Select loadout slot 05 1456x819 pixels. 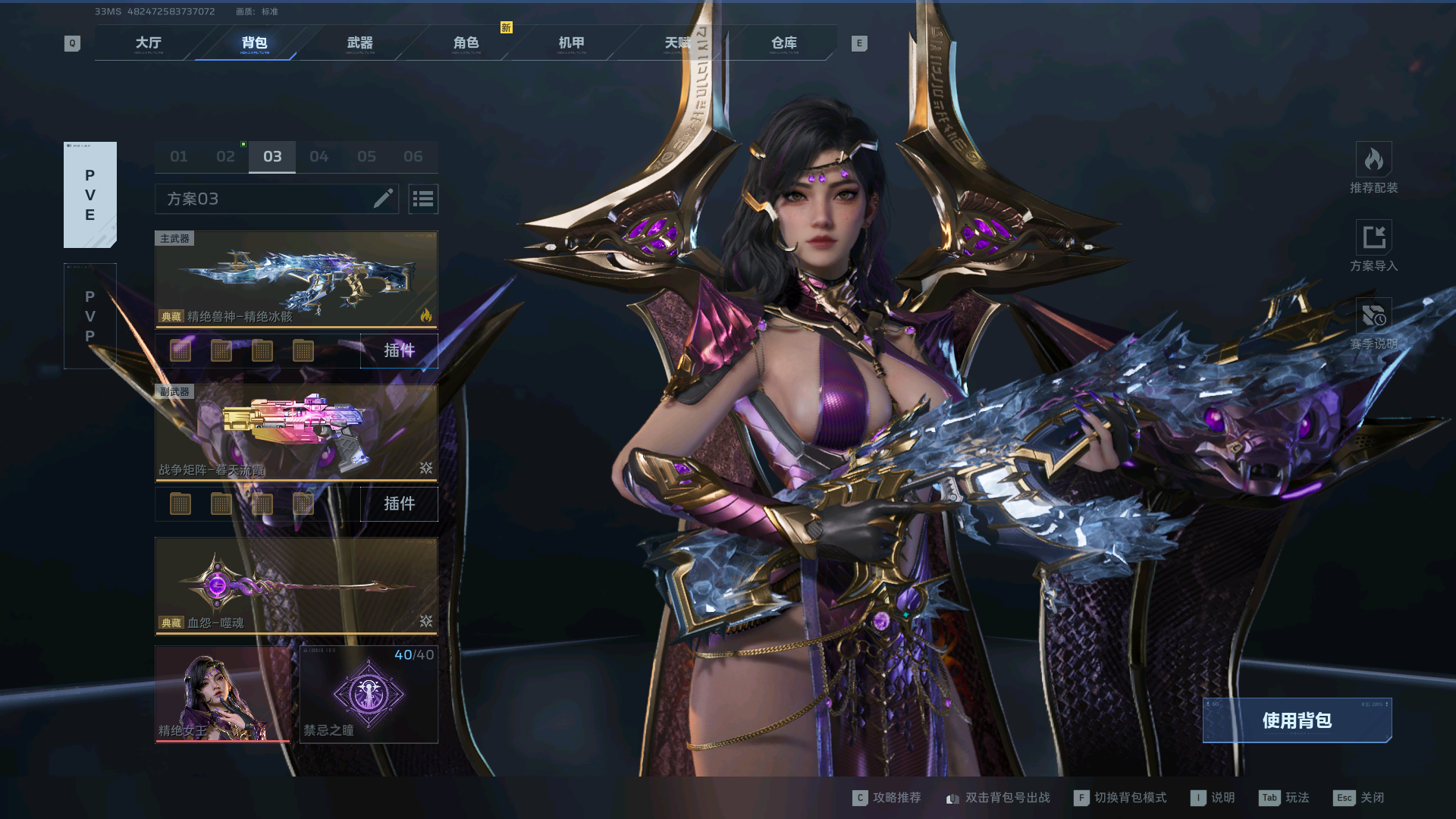367,157
